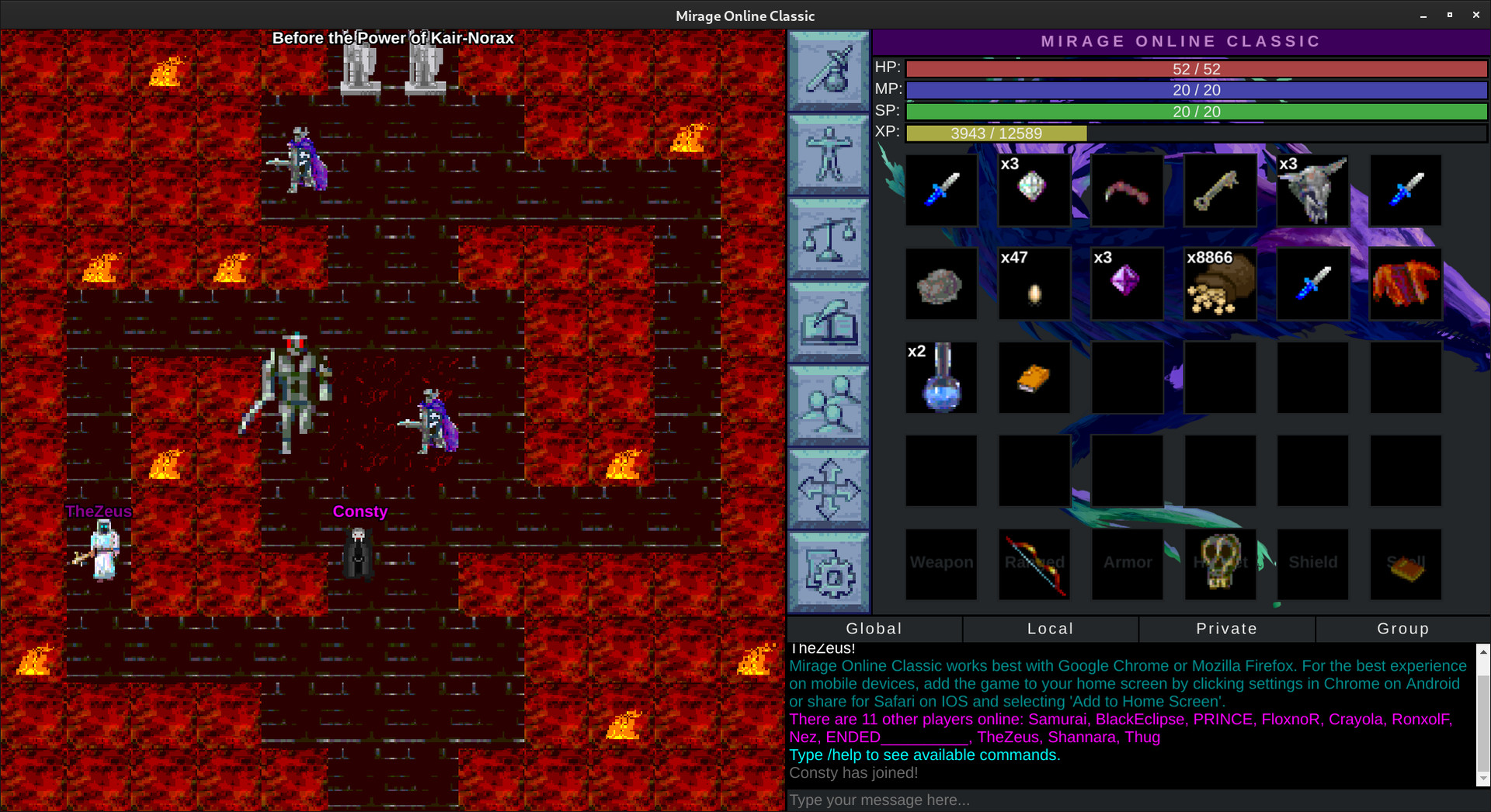
Task: Switch to the Private chat tab
Action: 1227,629
